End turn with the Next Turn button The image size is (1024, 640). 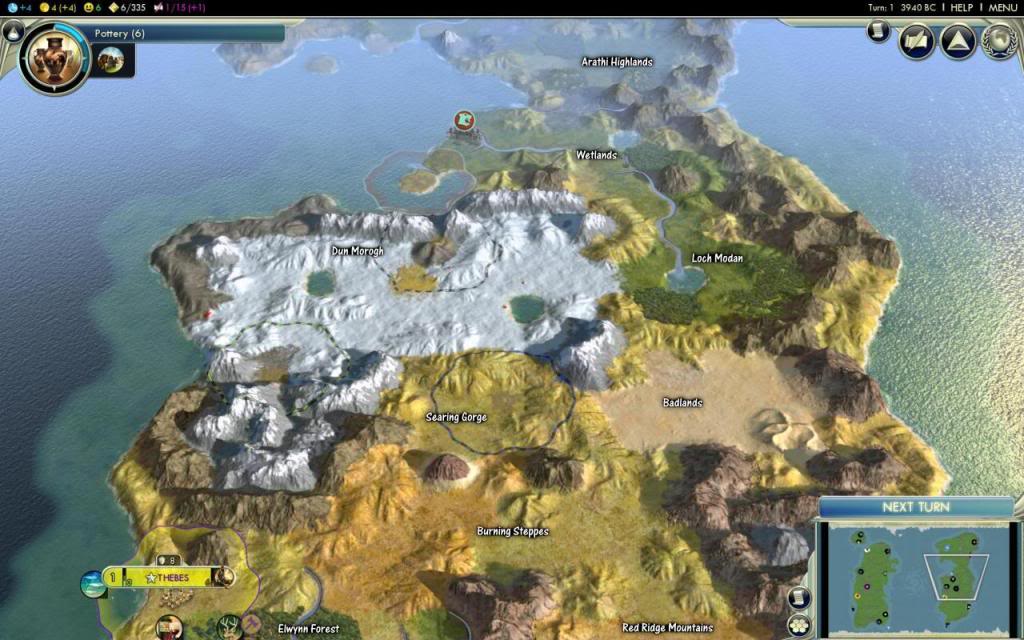tap(915, 507)
